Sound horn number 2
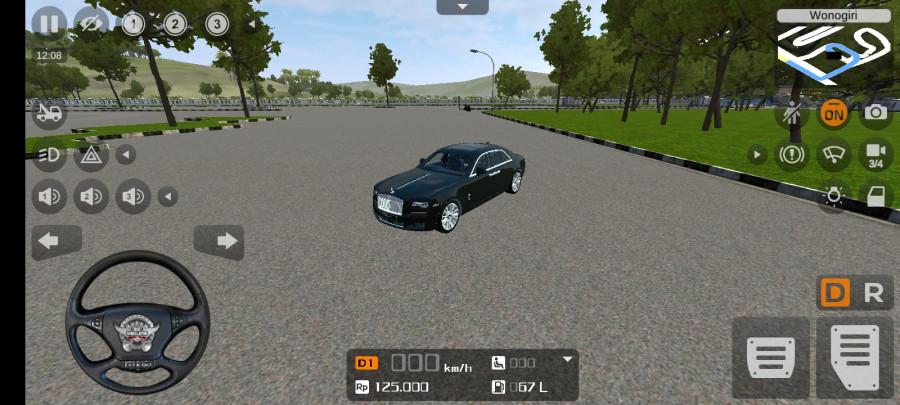 coord(90,196)
